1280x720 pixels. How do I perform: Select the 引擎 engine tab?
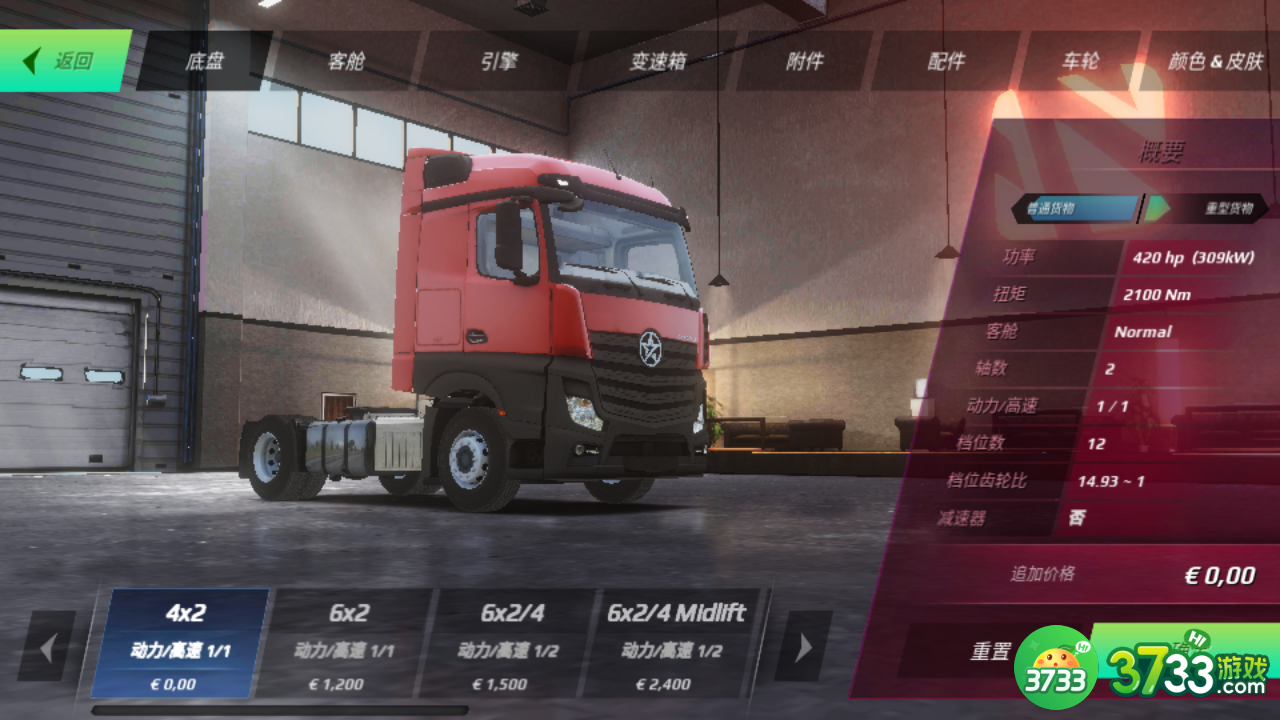(499, 61)
